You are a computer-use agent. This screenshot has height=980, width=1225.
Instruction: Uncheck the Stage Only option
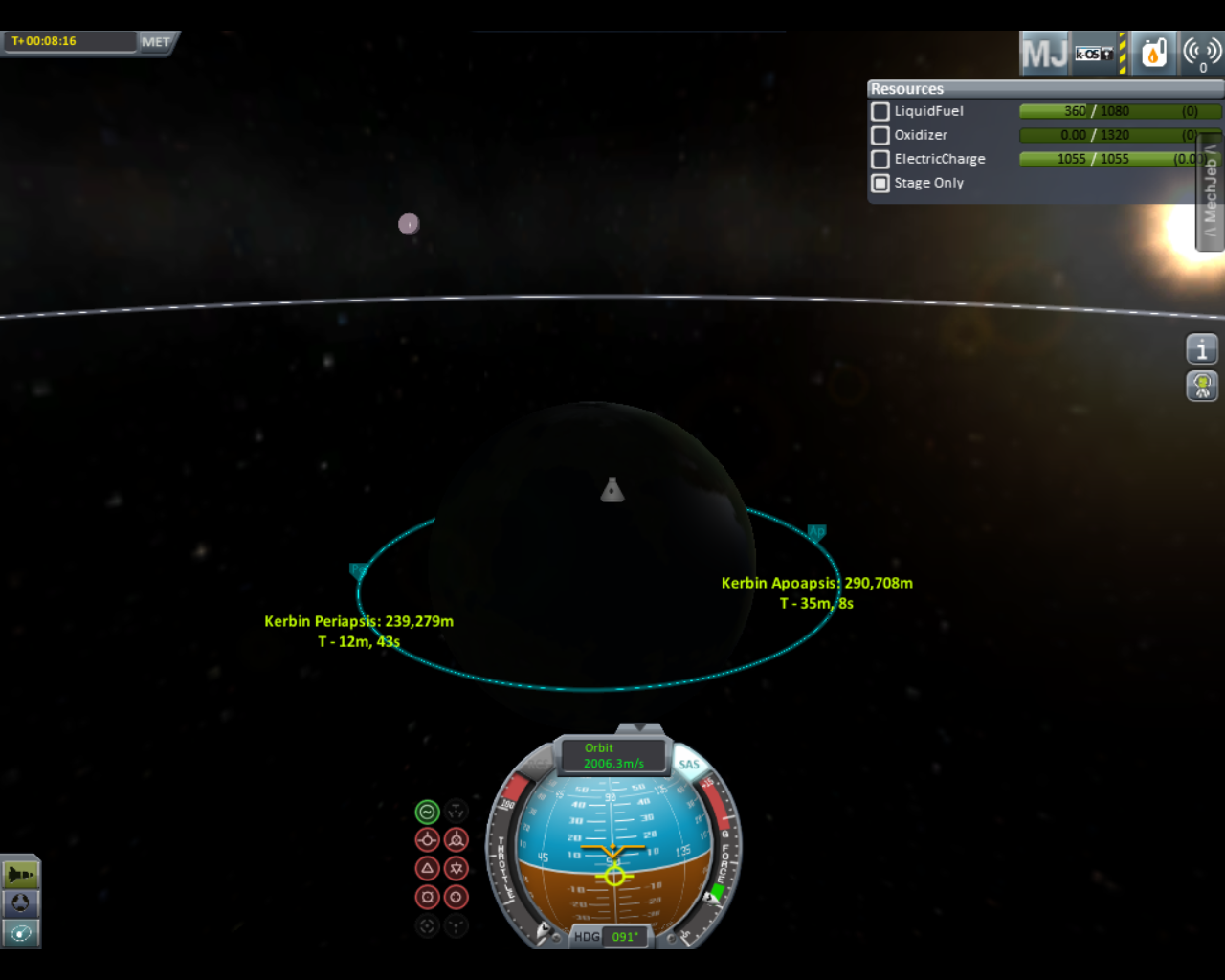880,183
